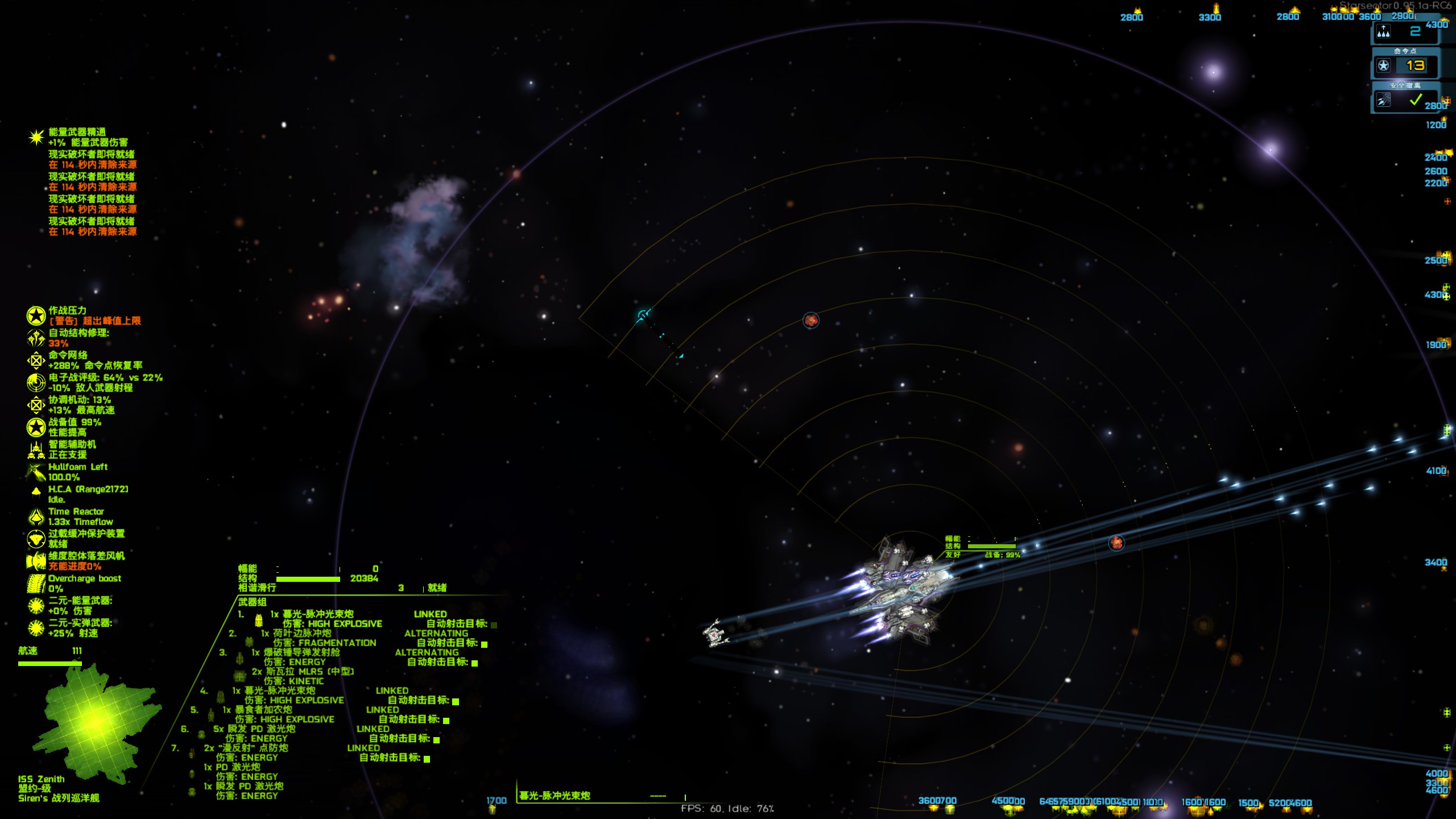Click the 命令网络 command network status icon
Viewport: 1456px width, 819px height.
tap(36, 360)
